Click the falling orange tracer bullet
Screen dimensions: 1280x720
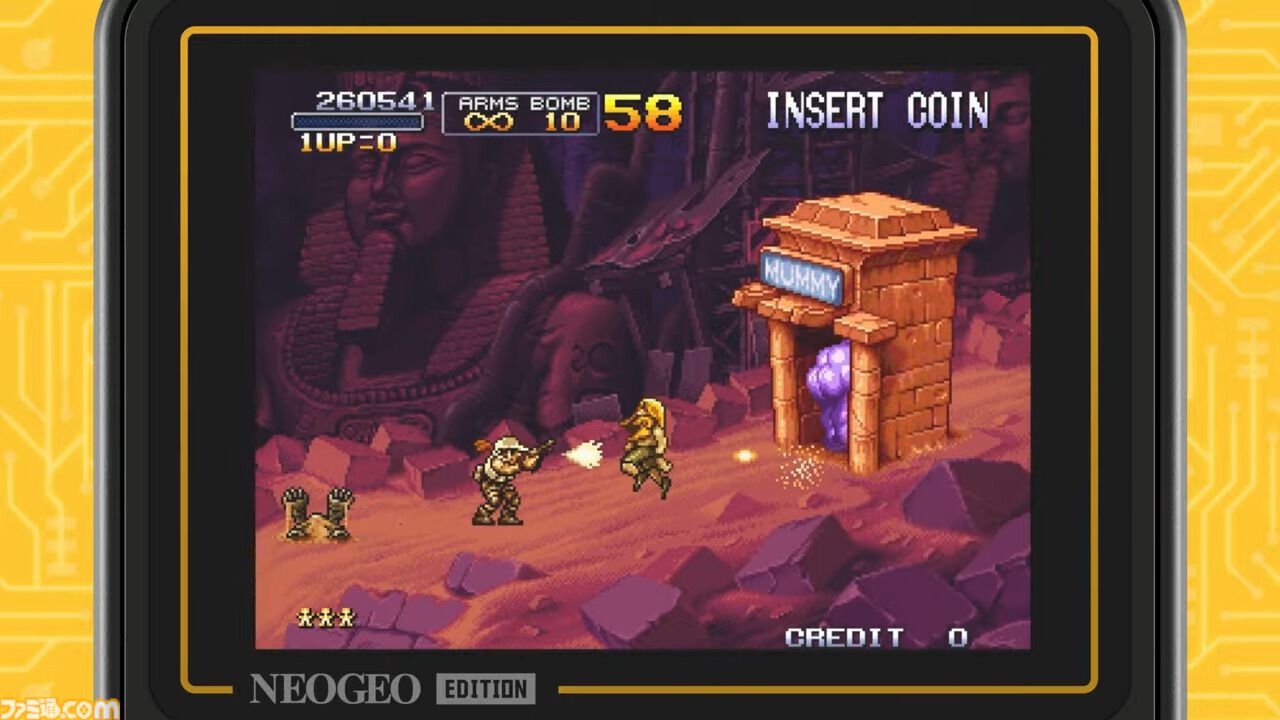pos(745,457)
